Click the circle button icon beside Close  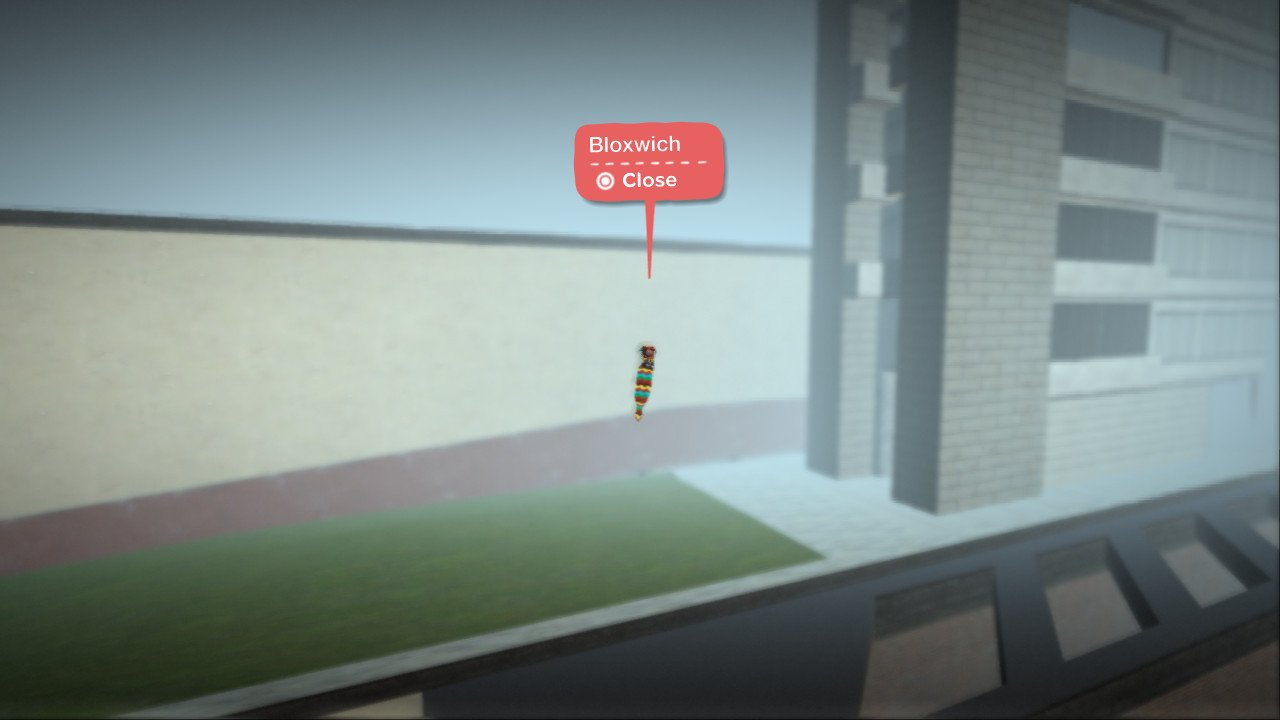(x=605, y=180)
